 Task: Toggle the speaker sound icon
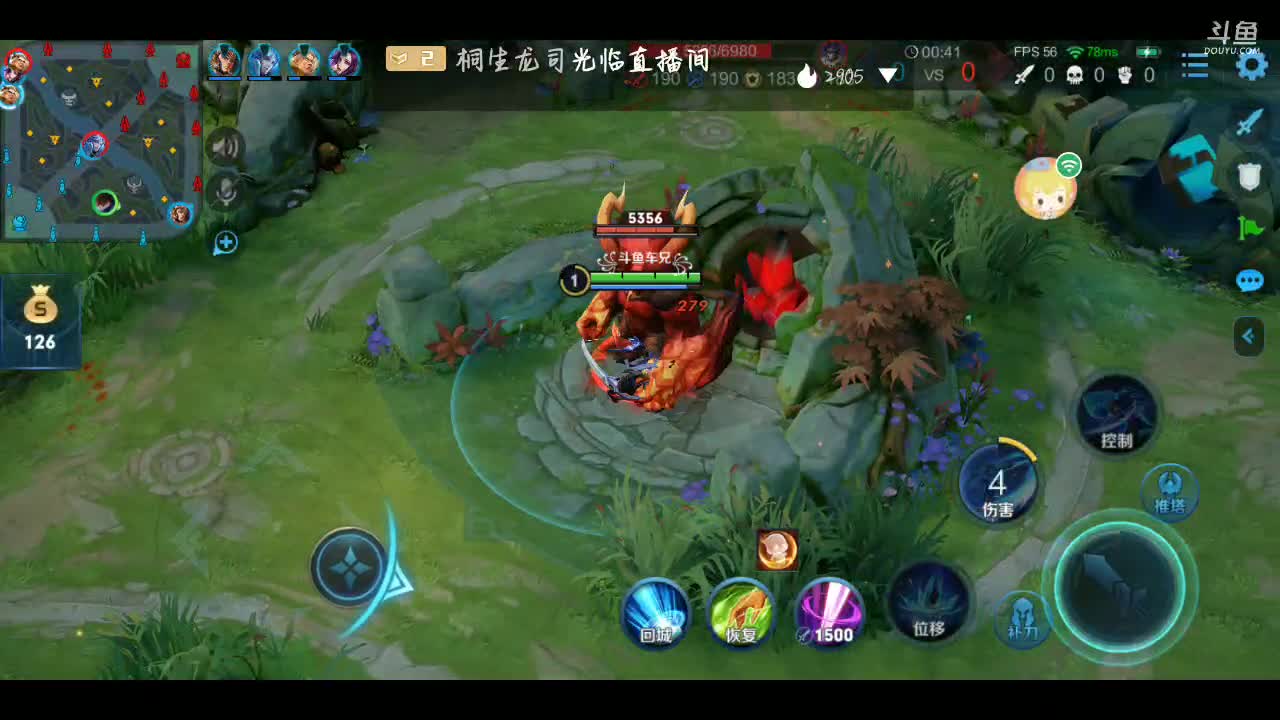226,149
